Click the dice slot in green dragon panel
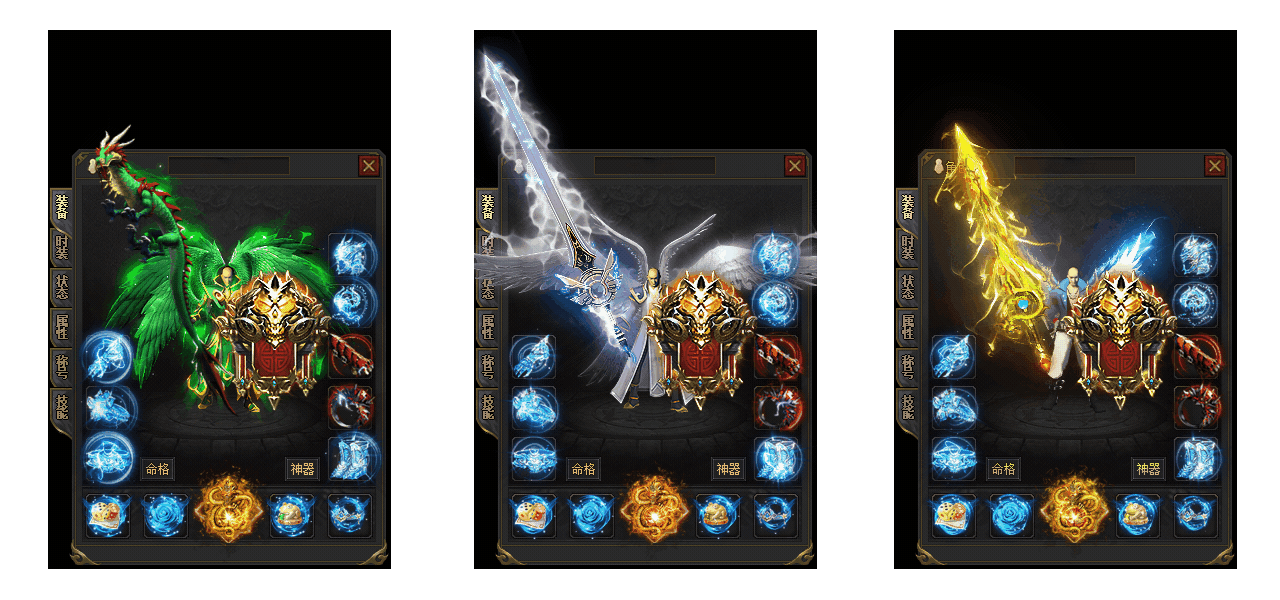This screenshot has height=600, width=1280. [x=107, y=515]
